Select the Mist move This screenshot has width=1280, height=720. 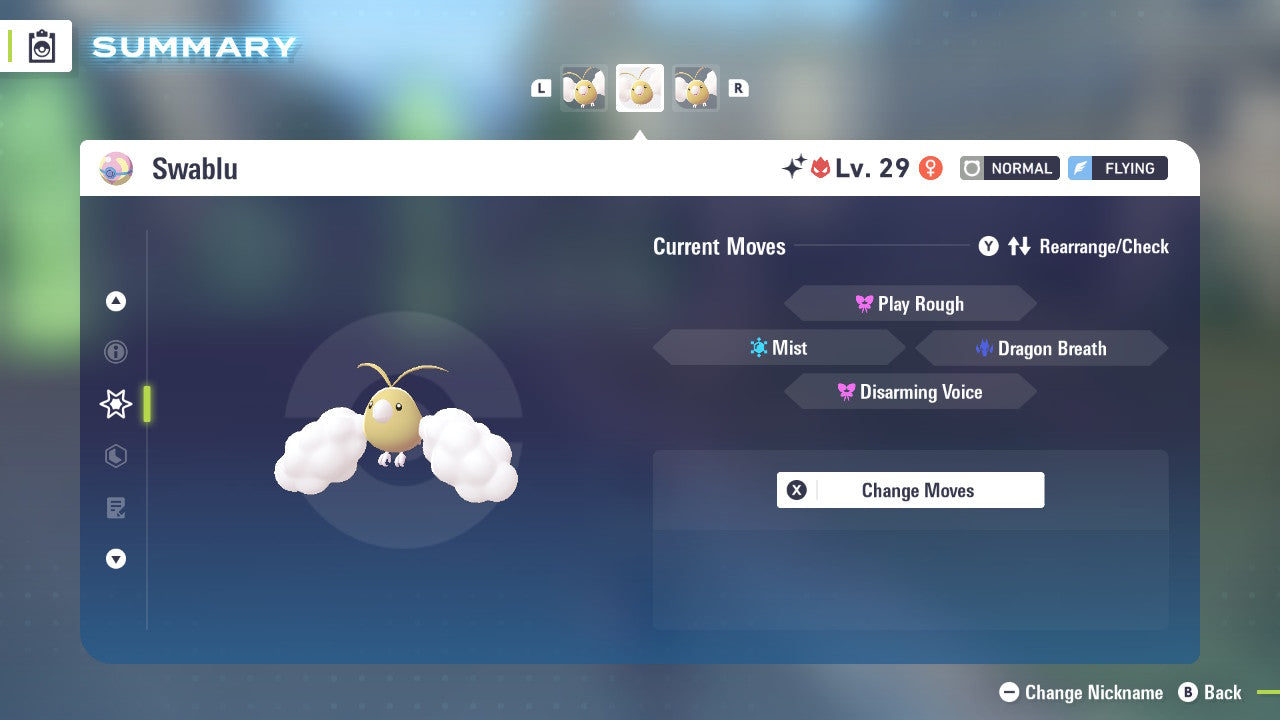click(779, 347)
